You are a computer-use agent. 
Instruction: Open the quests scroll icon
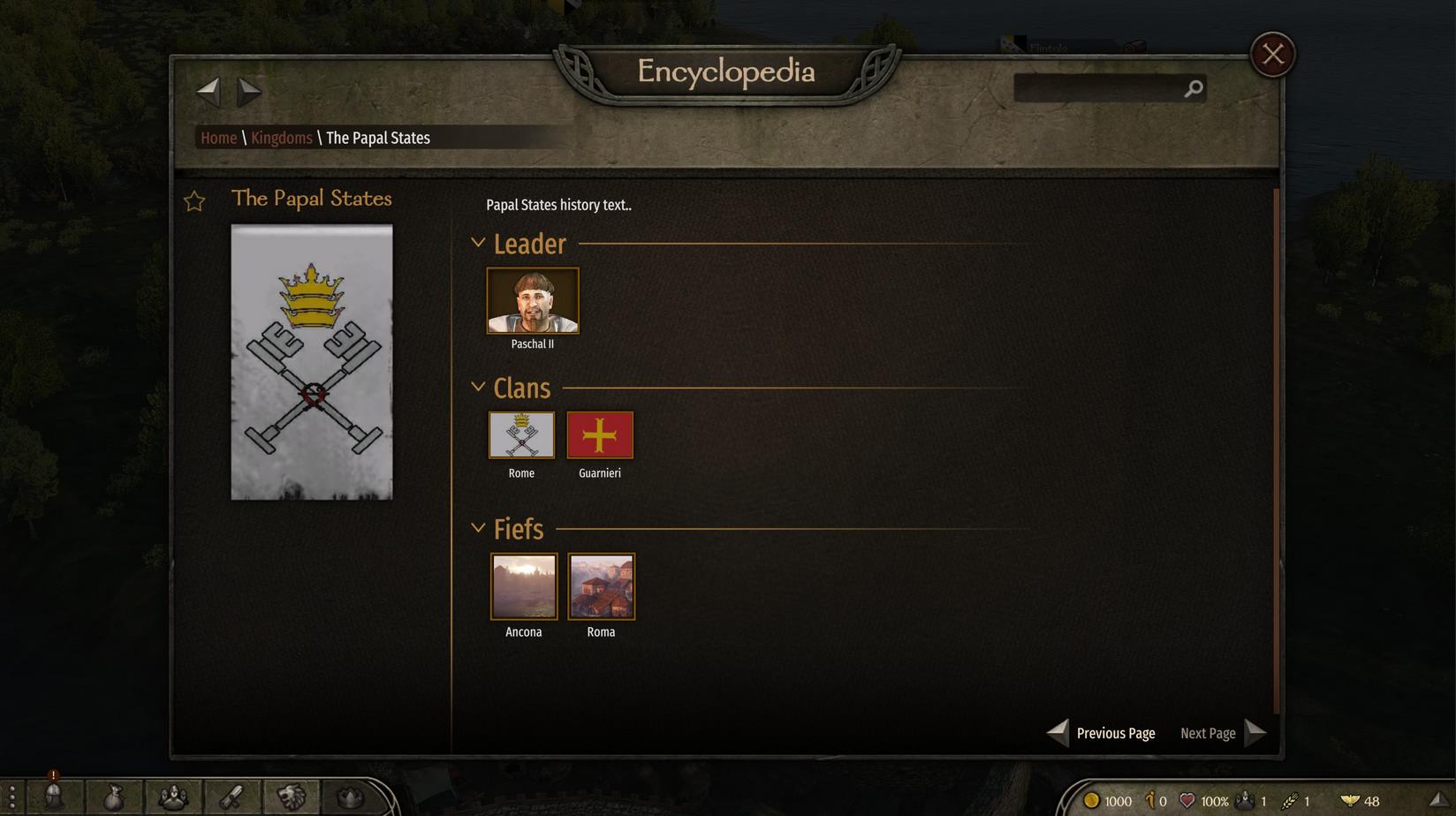coord(231,797)
